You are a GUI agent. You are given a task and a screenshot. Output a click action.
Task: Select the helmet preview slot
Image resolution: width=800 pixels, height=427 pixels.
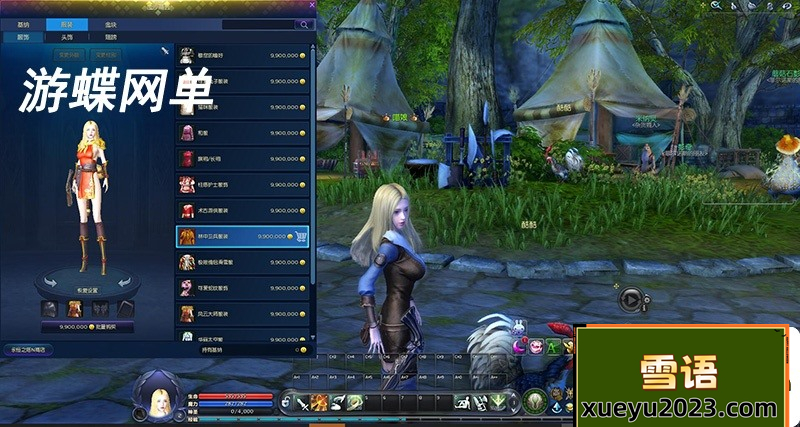[49, 309]
